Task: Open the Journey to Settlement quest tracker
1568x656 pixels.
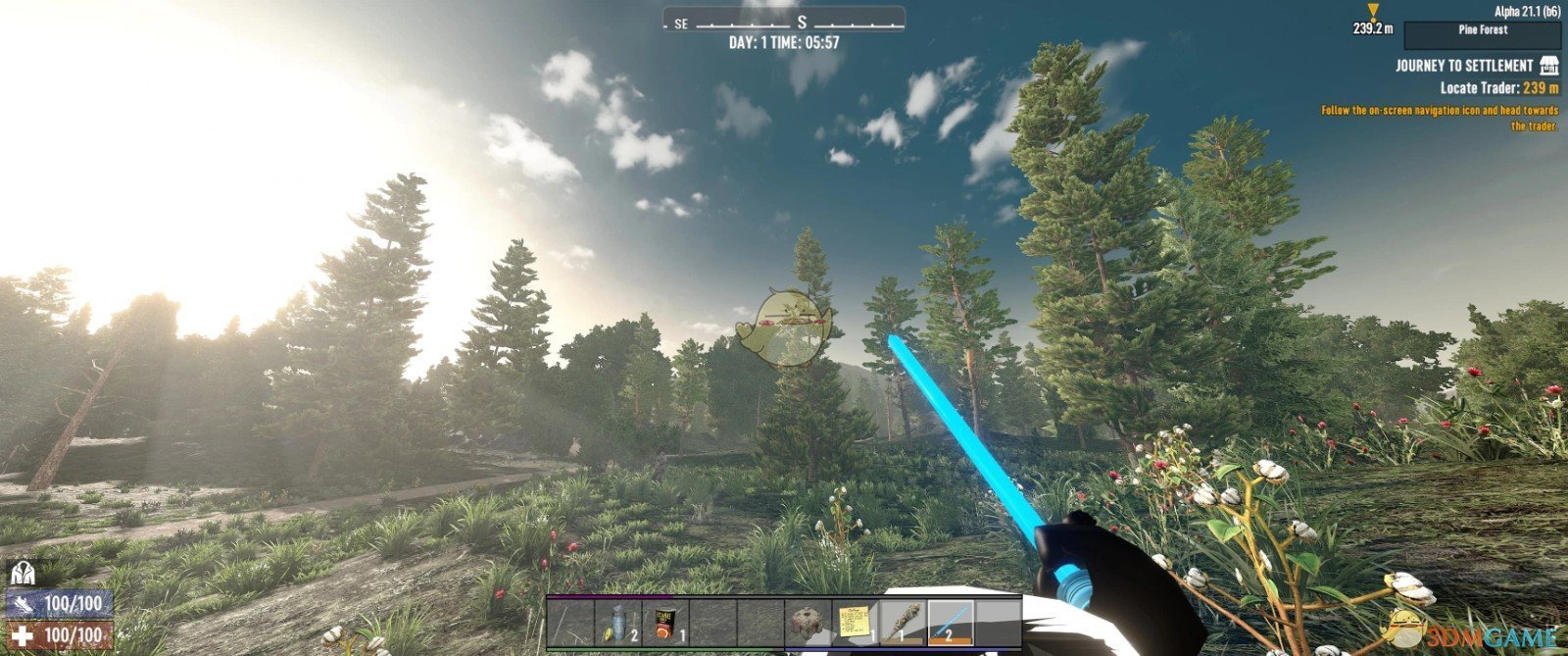Action: pos(1464,66)
